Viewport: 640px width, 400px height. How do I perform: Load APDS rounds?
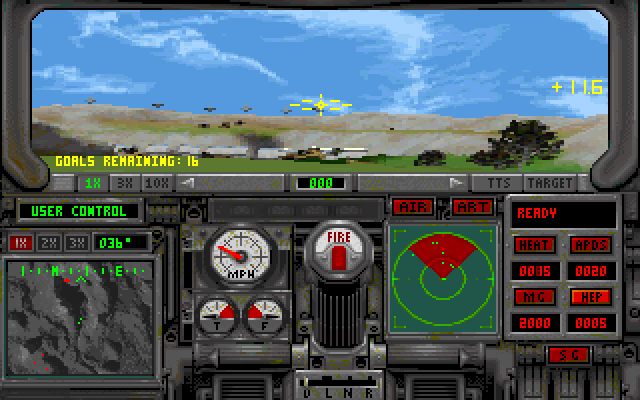tap(591, 245)
